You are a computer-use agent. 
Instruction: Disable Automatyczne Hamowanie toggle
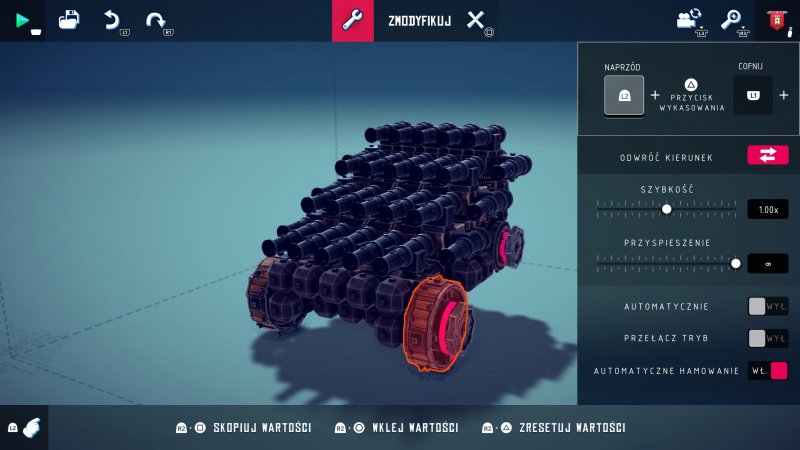click(767, 370)
